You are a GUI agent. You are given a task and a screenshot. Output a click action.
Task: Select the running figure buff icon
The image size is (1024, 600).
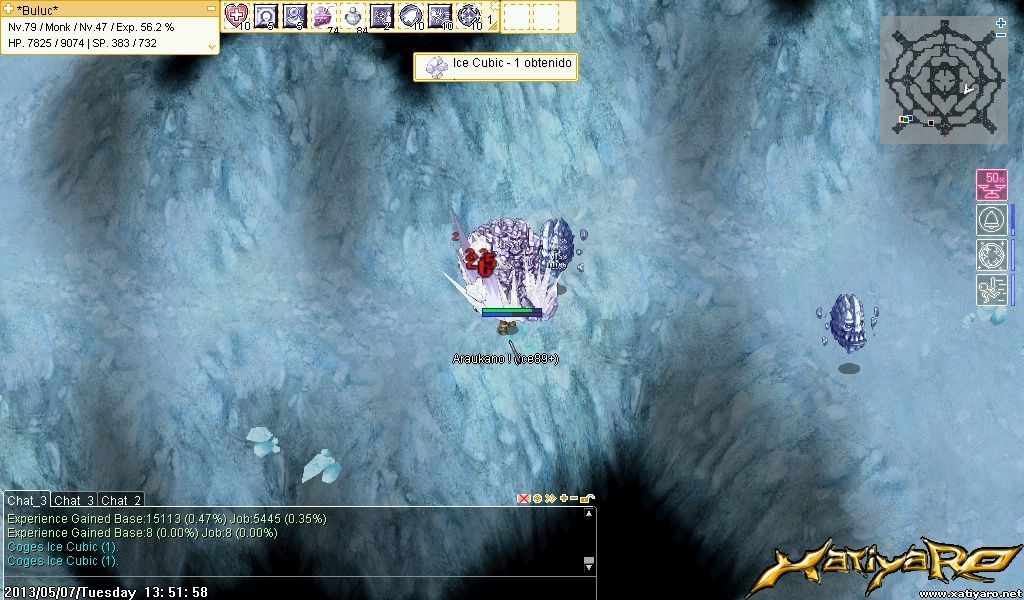[991, 289]
